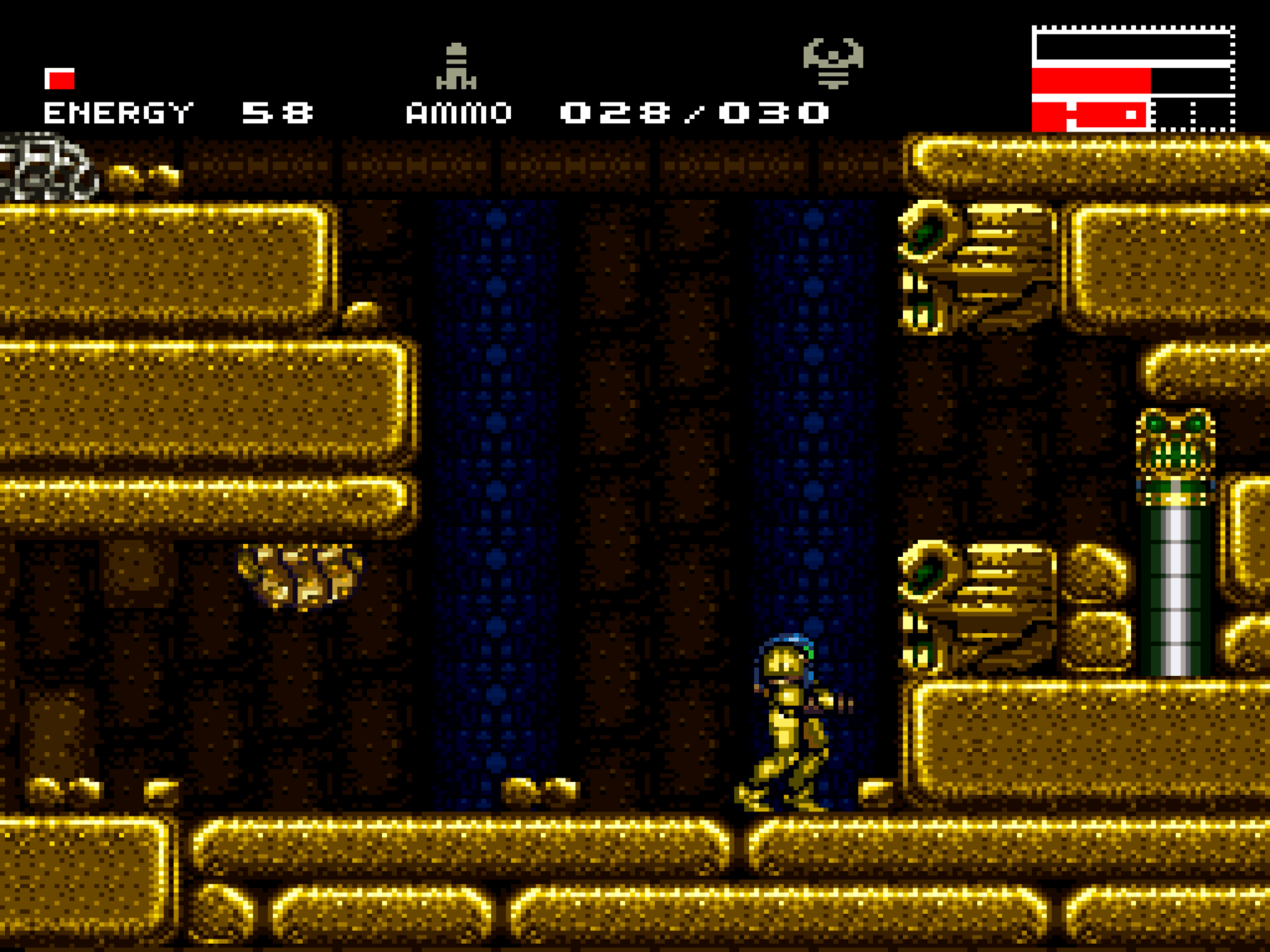Click the hanging claw ornament below the ledge
Image resolution: width=1270 pixels, height=952 pixels.
[298, 574]
